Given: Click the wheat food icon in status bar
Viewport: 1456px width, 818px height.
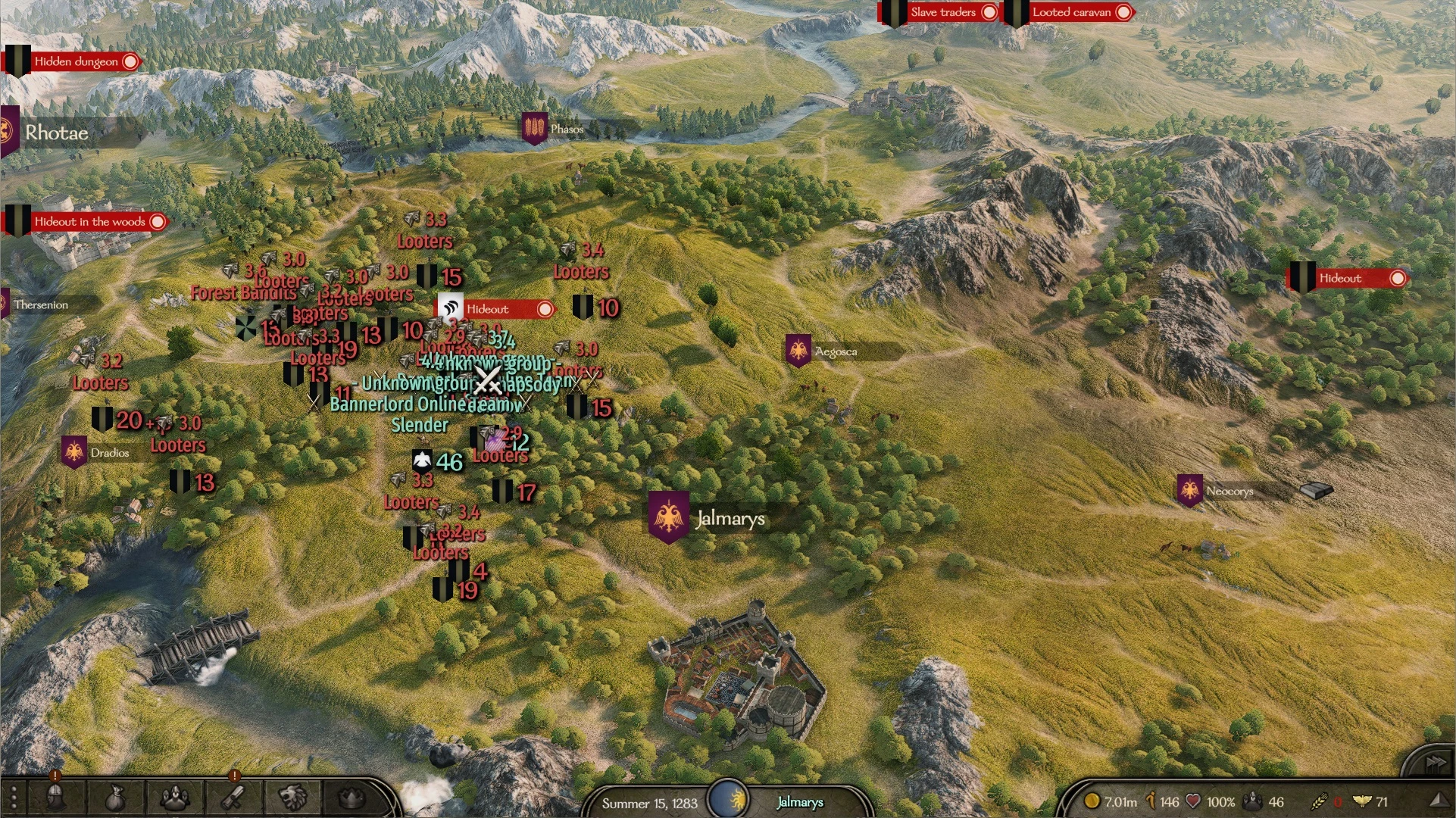Looking at the screenshot, I should 1320,801.
